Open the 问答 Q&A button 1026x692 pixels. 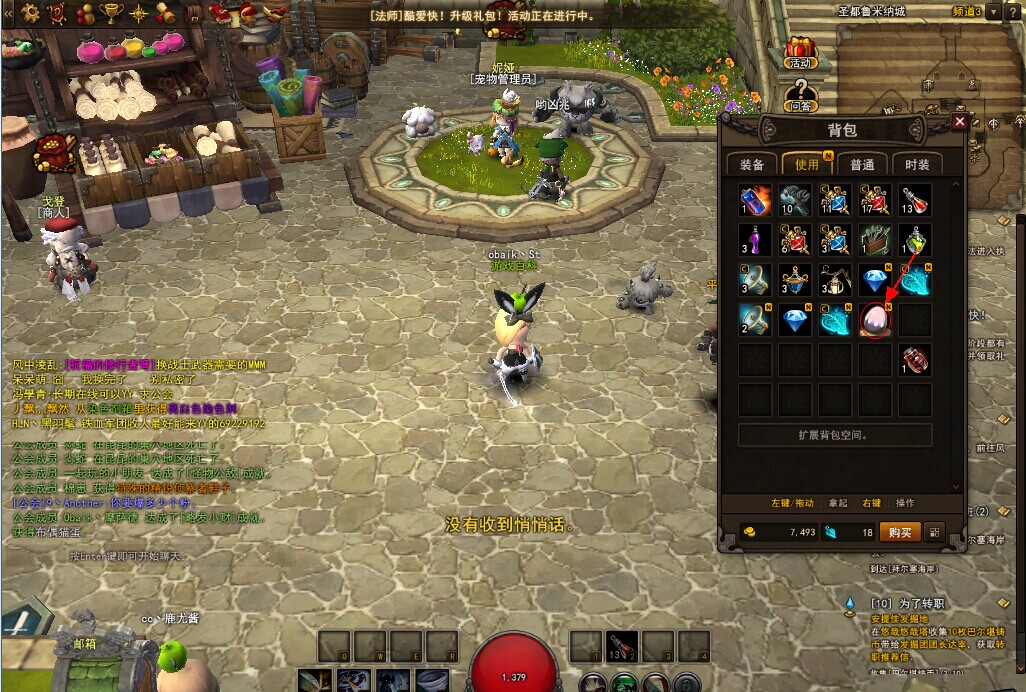pyautogui.click(x=800, y=96)
